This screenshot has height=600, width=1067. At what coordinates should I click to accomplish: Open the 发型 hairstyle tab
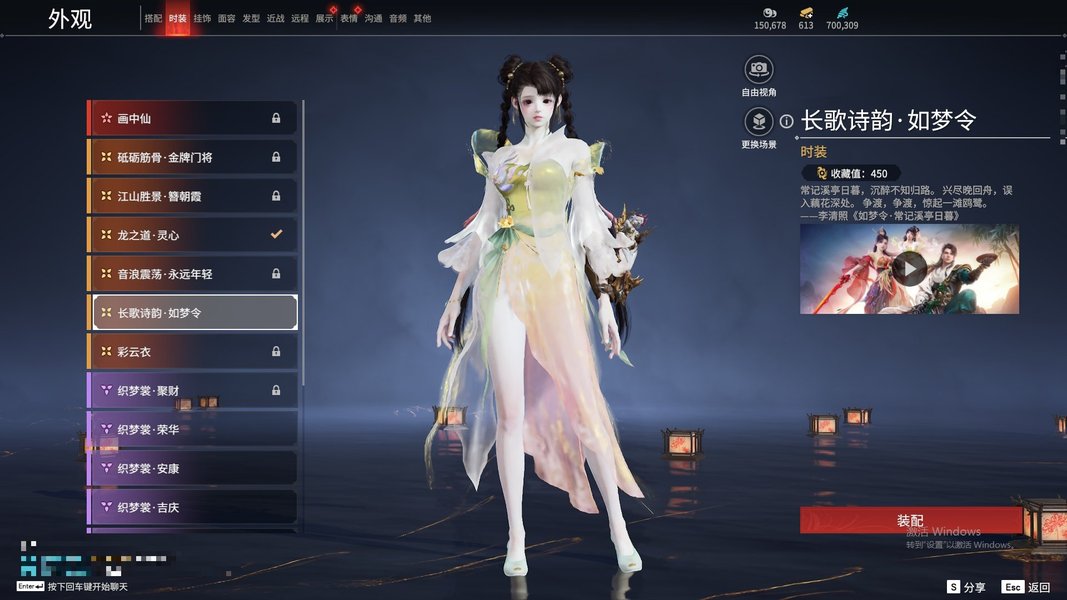click(x=251, y=18)
